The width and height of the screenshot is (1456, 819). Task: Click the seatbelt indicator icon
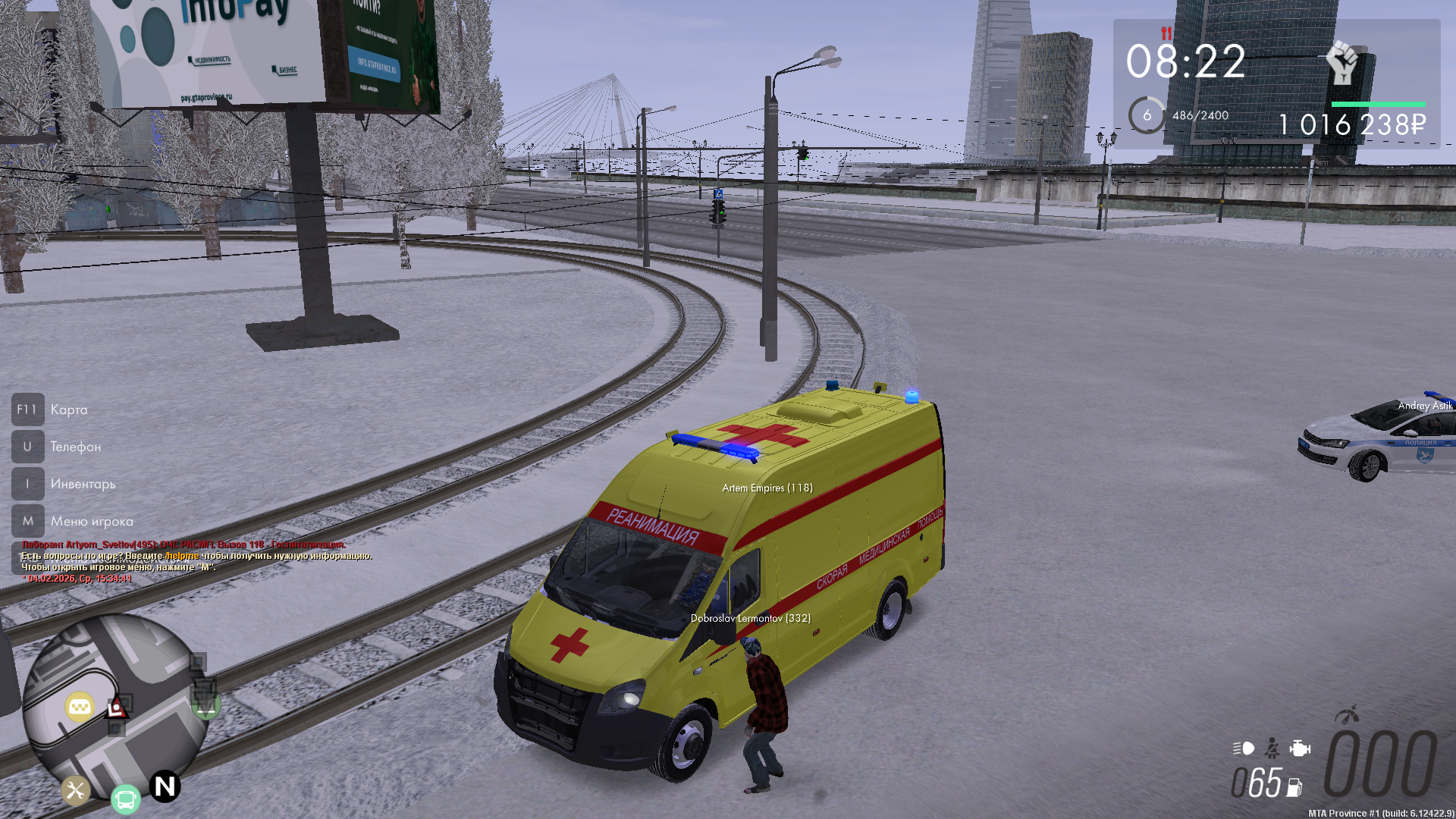1272,748
